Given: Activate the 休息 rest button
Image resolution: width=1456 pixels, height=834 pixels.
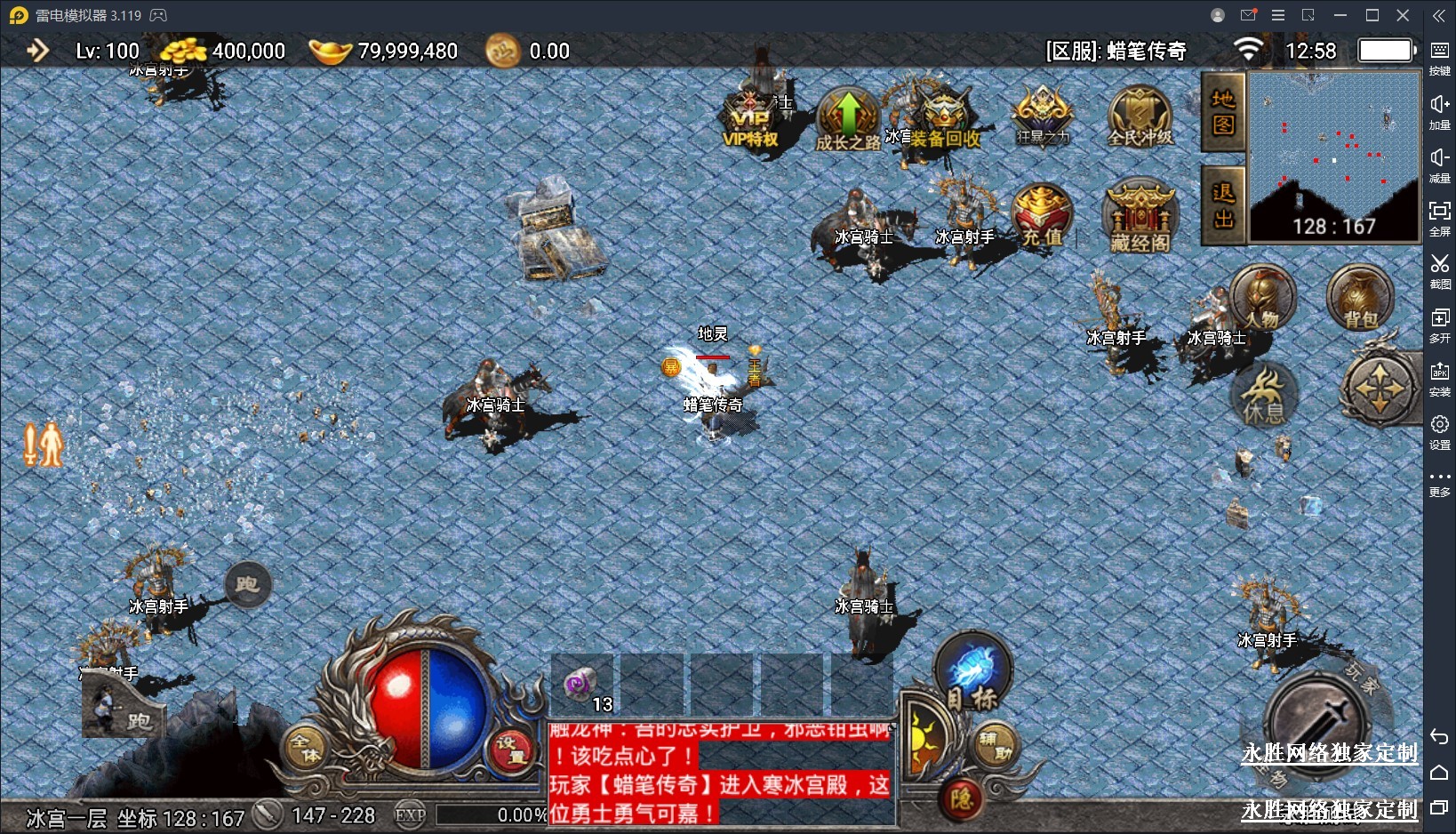Looking at the screenshot, I should pos(1264,395).
